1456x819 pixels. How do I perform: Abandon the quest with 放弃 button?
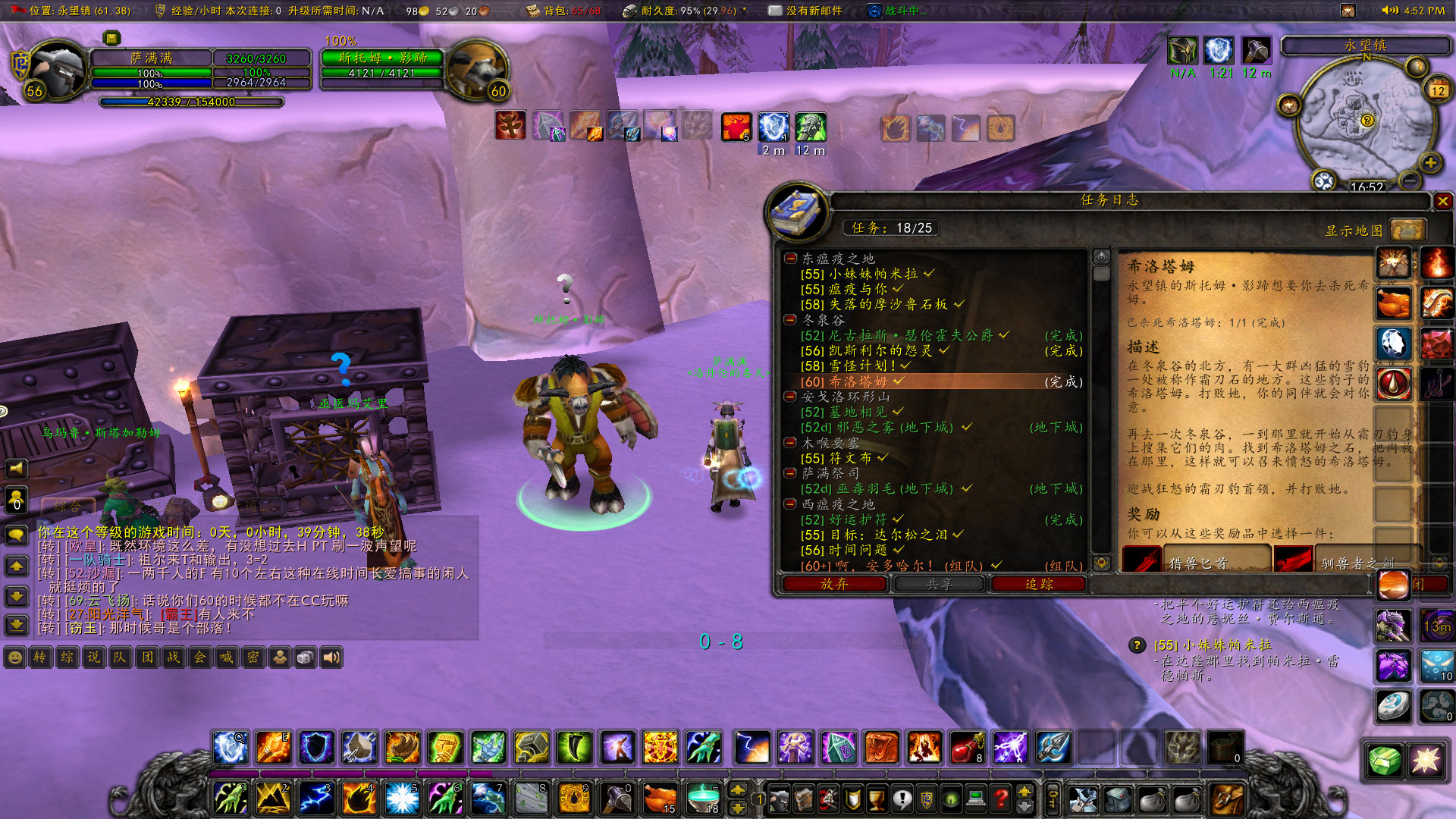(x=834, y=584)
